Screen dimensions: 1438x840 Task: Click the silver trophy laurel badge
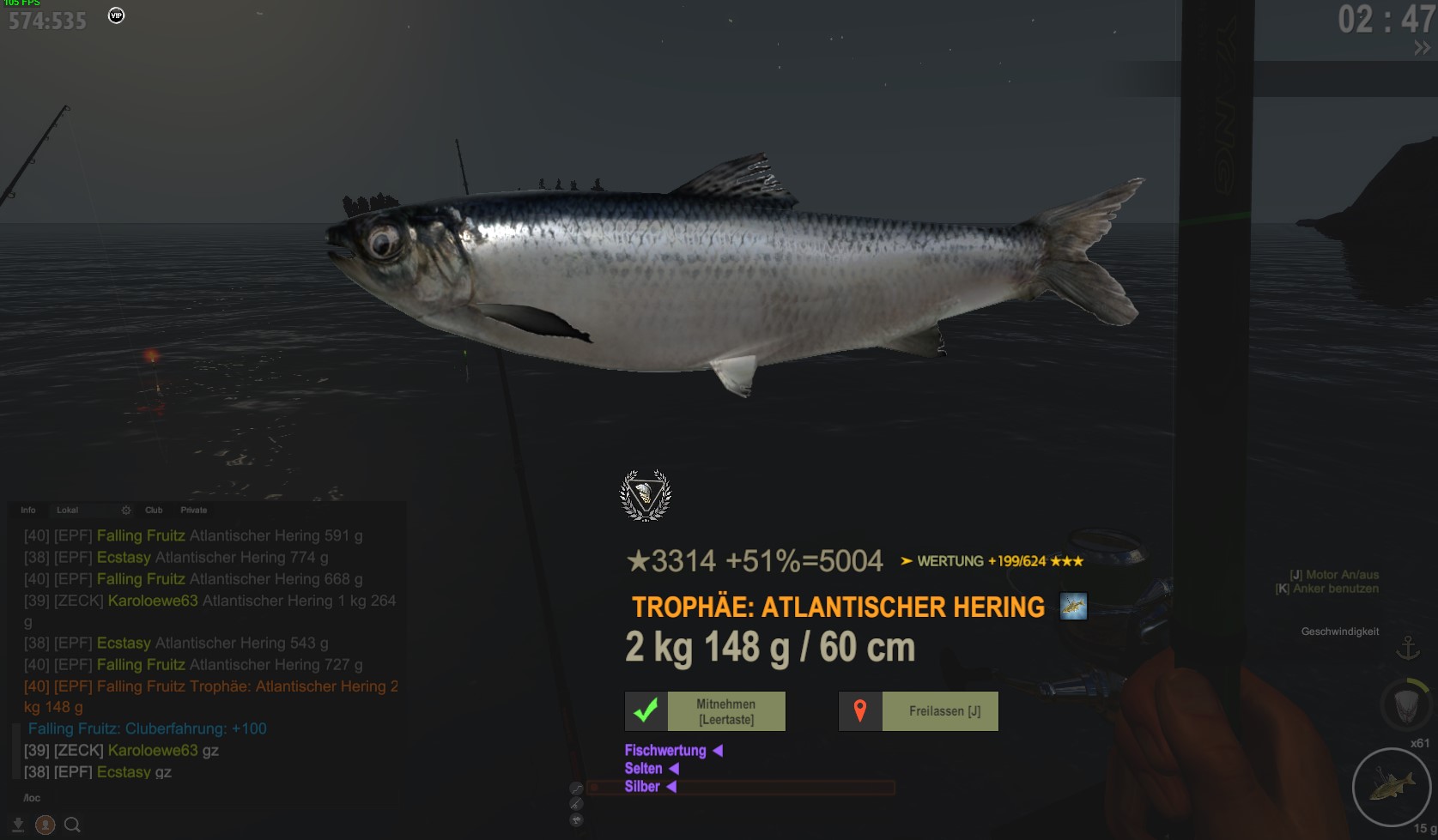coord(646,495)
